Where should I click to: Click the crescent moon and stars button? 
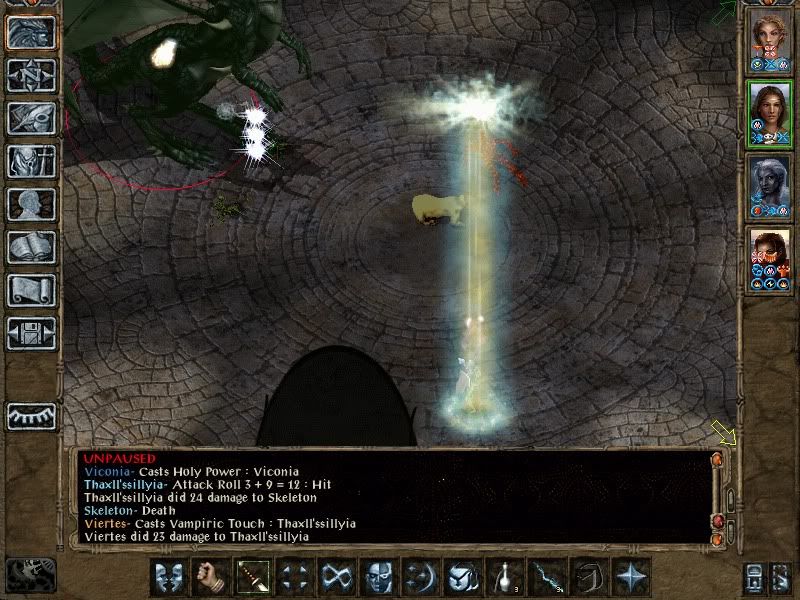click(x=419, y=577)
